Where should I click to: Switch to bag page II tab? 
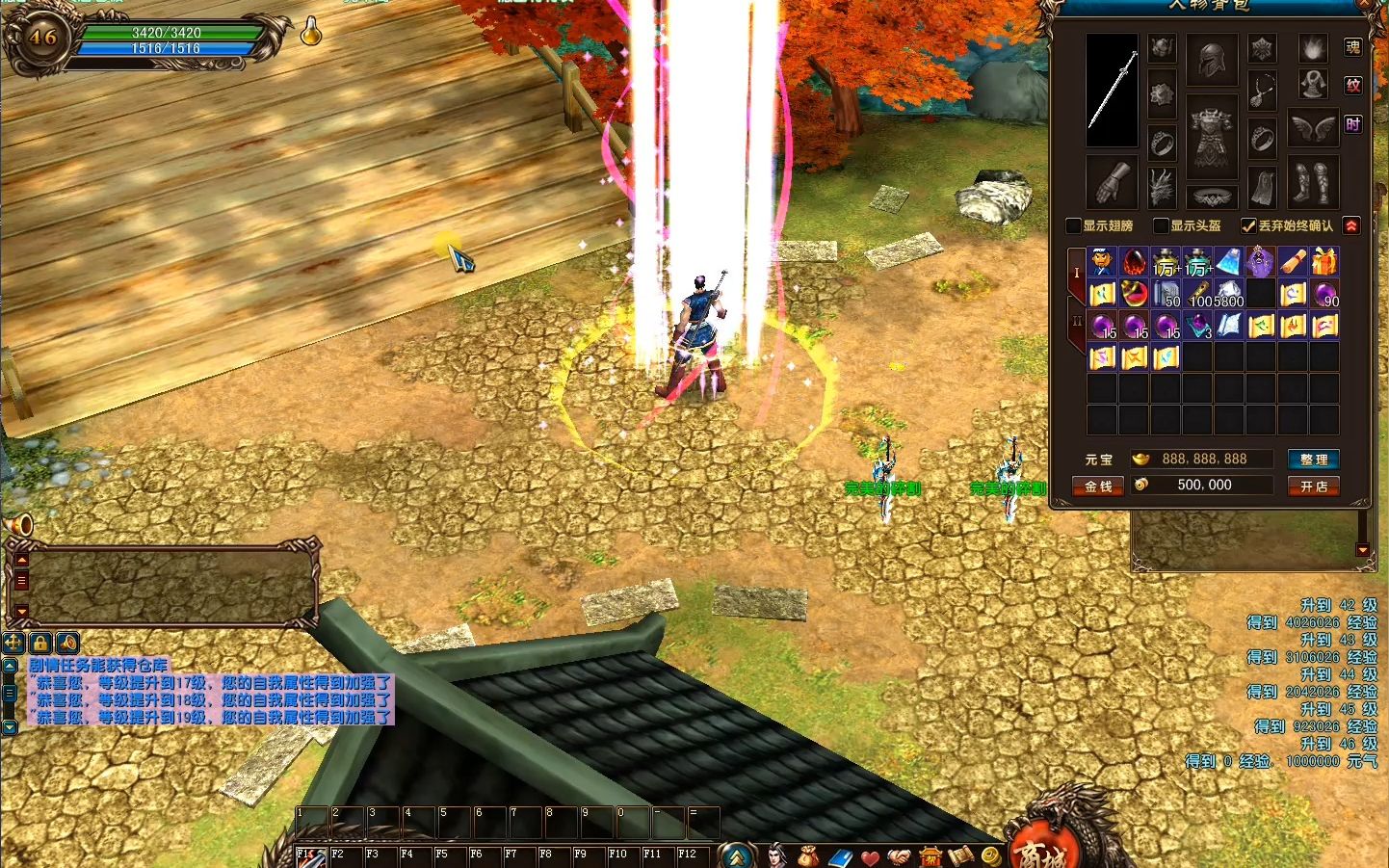(x=1076, y=322)
